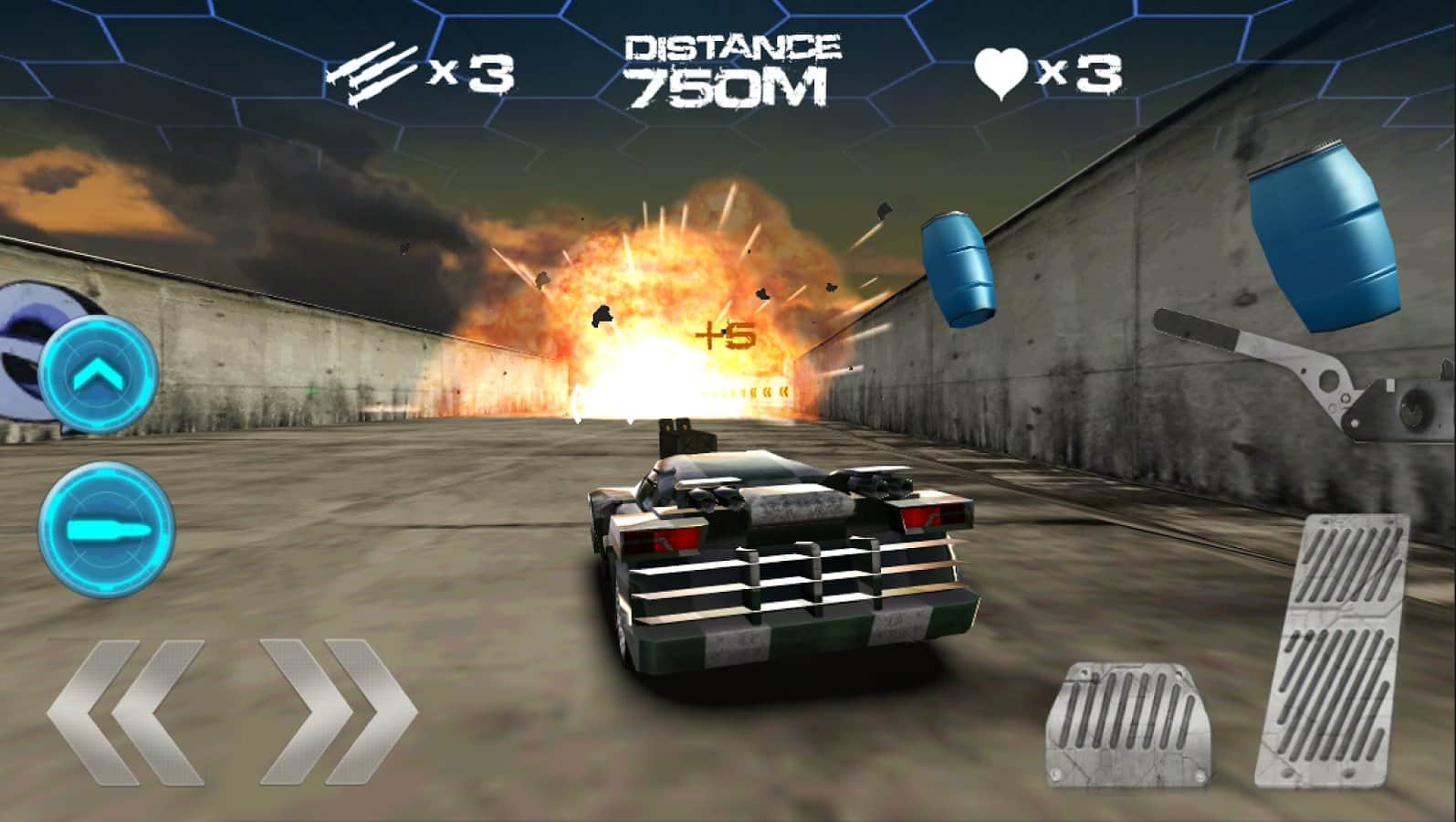Steer left with the left arrow

pyautogui.click(x=125, y=711)
